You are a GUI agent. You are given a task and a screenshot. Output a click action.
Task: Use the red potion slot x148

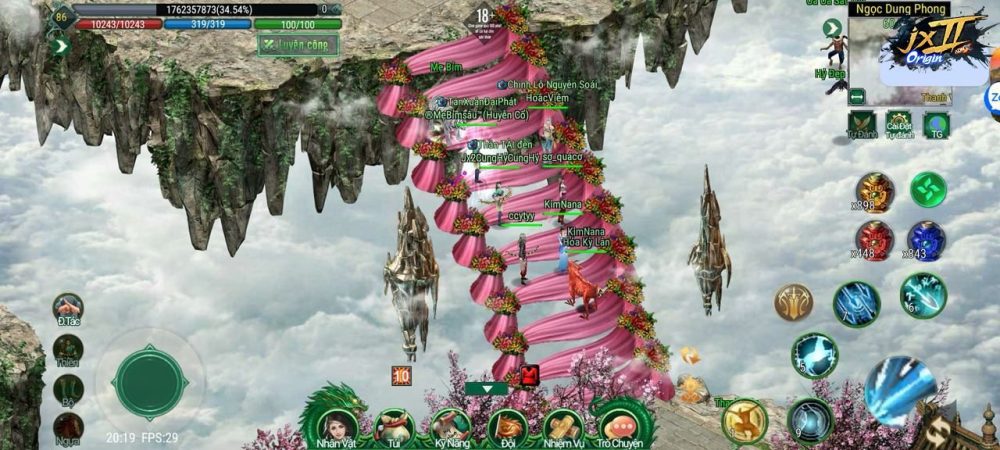coord(873,240)
